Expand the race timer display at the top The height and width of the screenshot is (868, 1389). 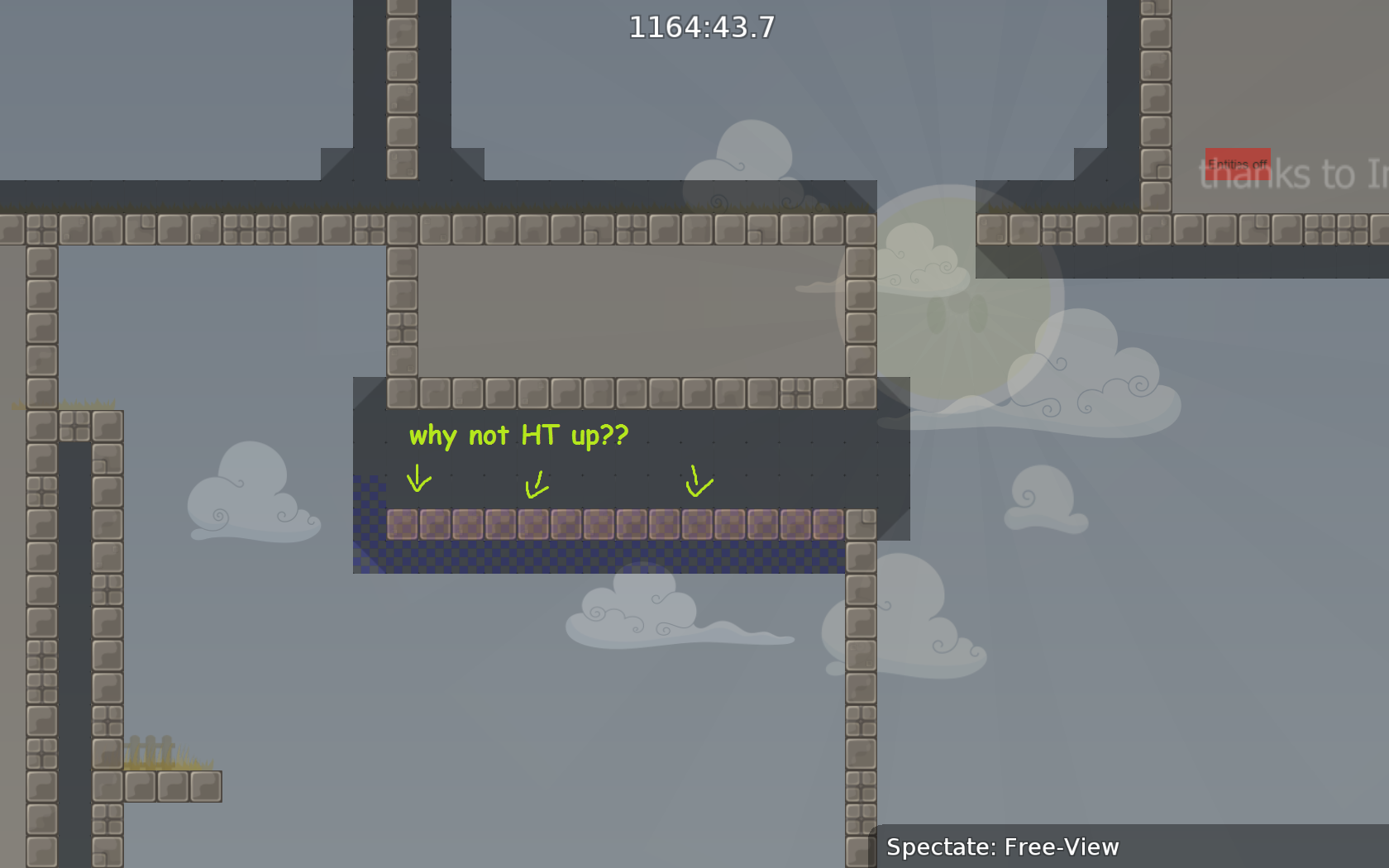(700, 27)
